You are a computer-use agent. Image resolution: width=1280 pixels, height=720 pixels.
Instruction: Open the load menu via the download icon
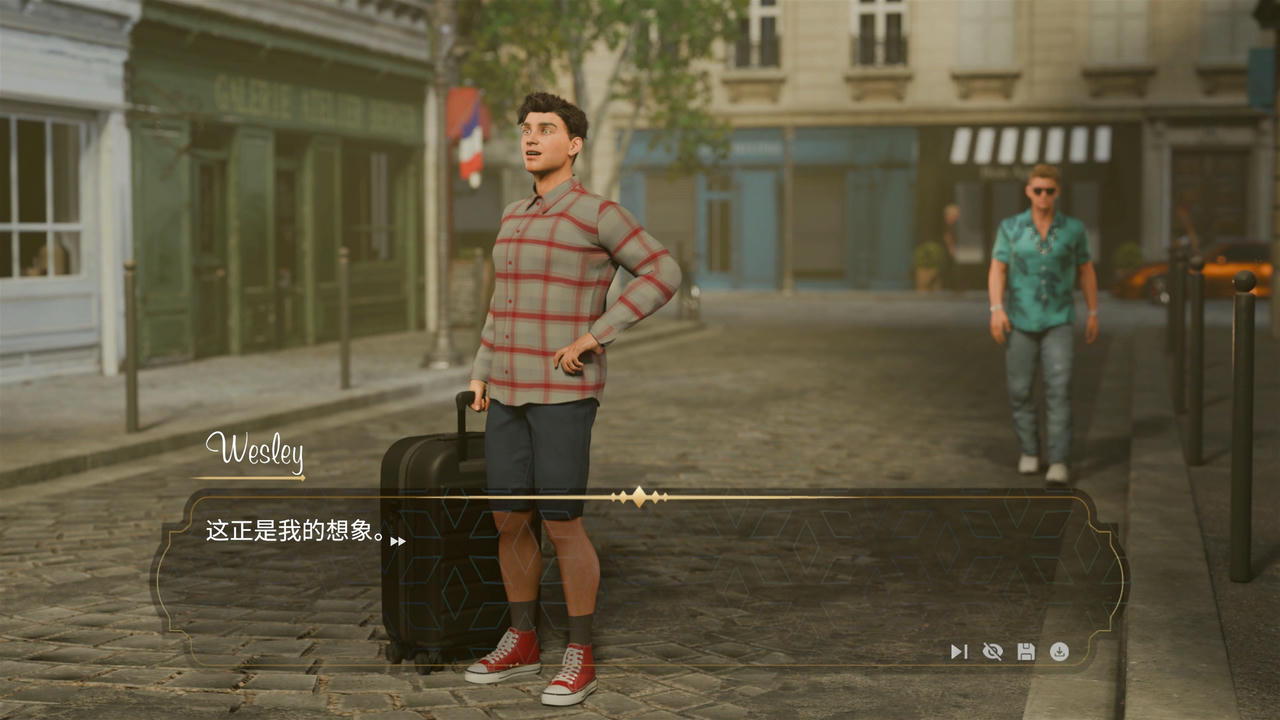[1059, 652]
